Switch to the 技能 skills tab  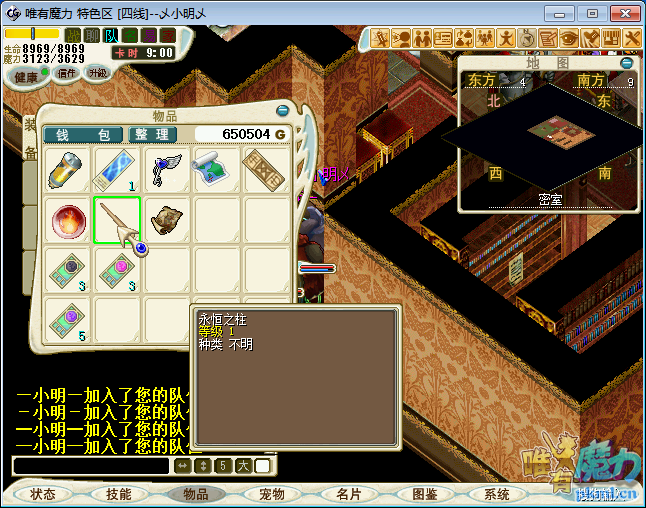tap(118, 494)
